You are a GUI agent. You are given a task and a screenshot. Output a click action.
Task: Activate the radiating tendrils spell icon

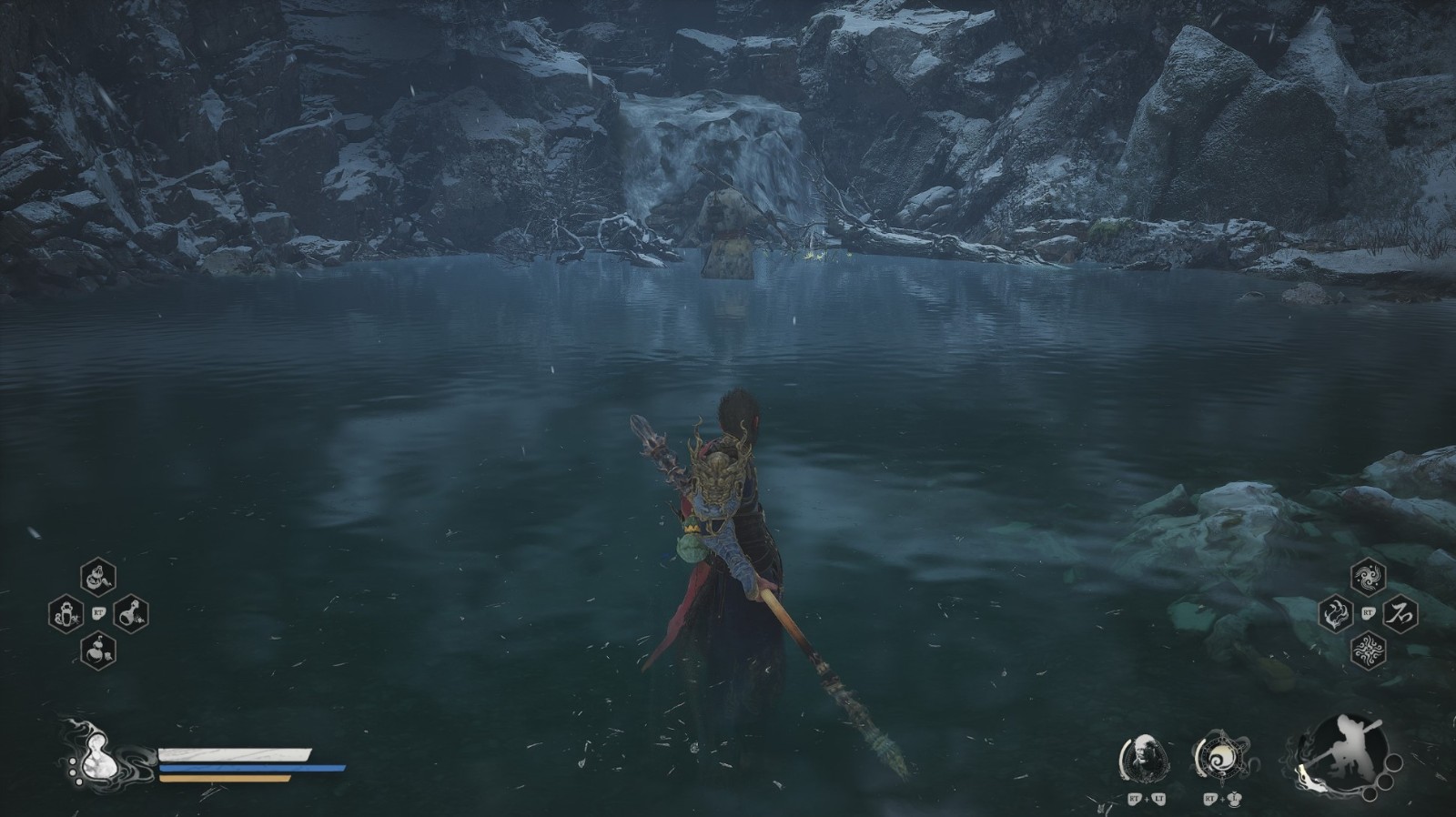point(1367,651)
